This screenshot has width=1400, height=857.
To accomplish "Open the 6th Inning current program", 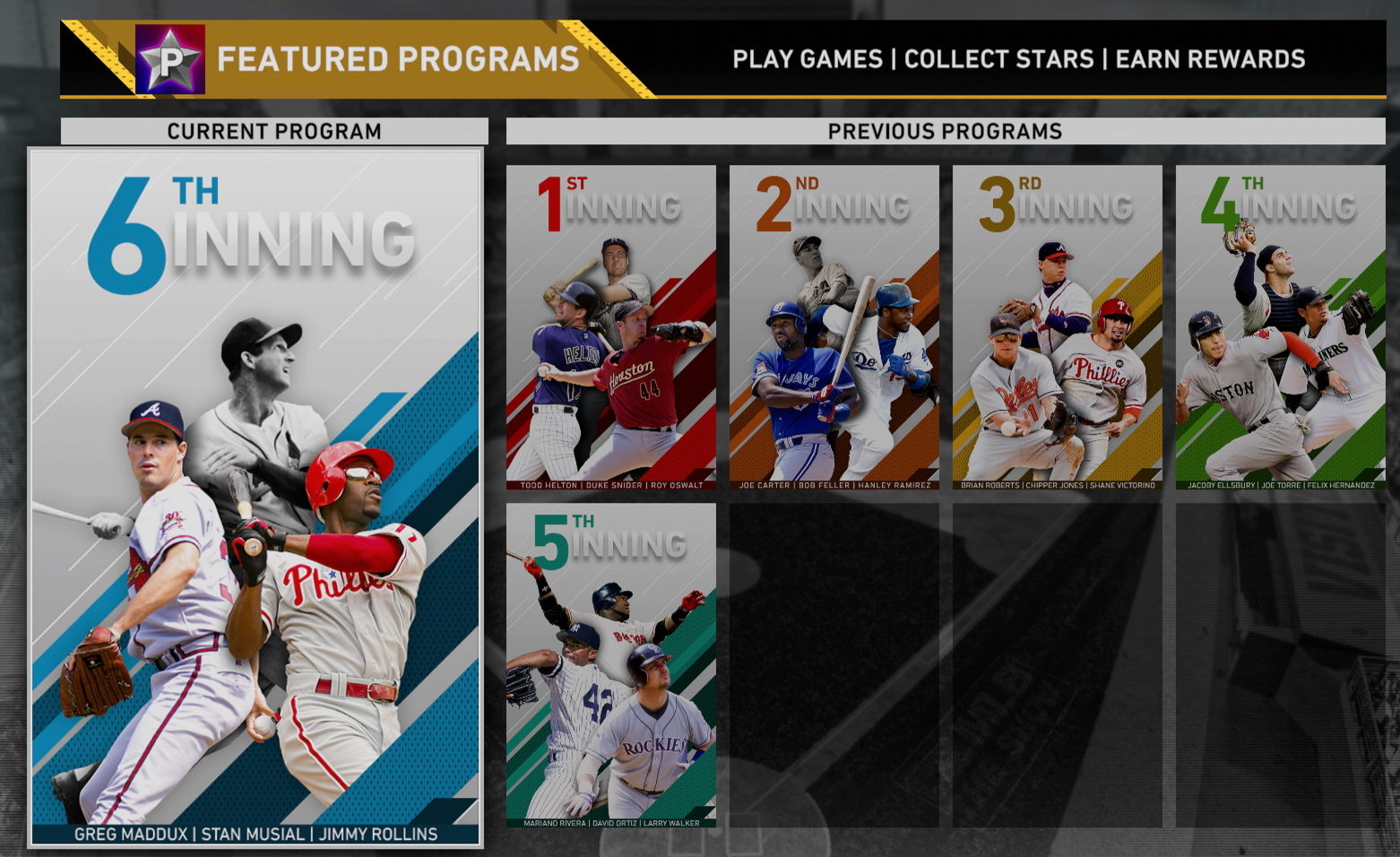I will [255, 498].
